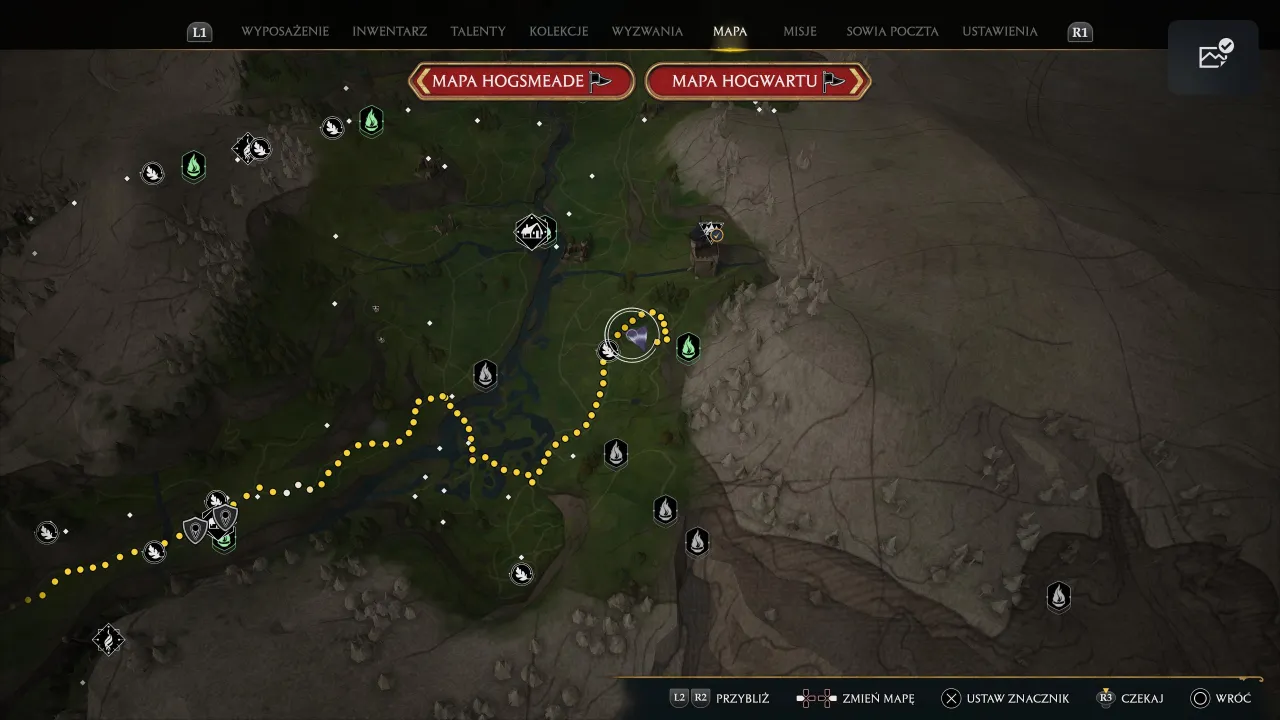Select the flame marker at far right
Viewport: 1280px width, 720px height.
(1058, 597)
